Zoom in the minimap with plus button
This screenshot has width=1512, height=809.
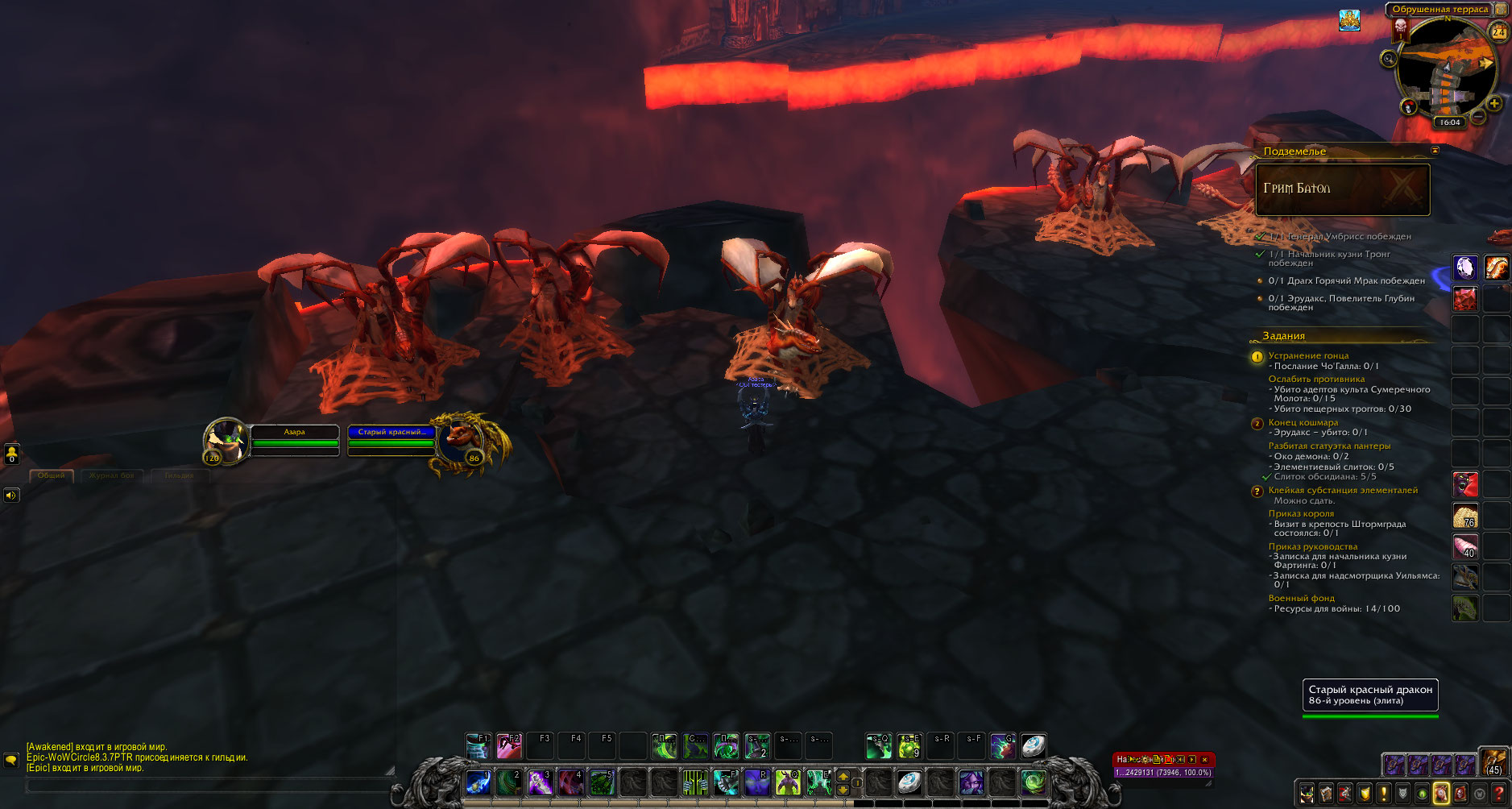click(1494, 103)
